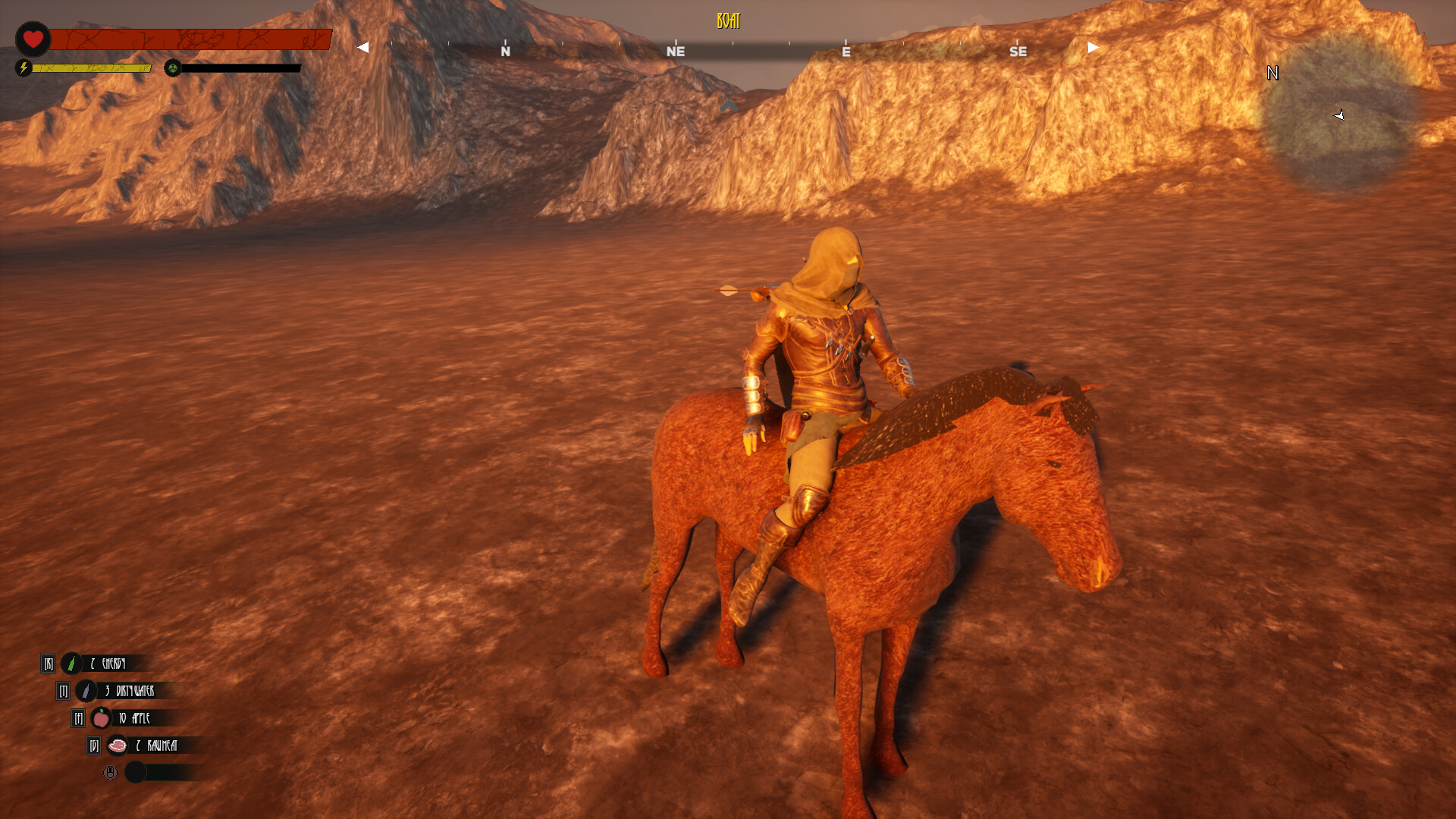
Task: Click the Apple quickslot icon
Action: [100, 718]
